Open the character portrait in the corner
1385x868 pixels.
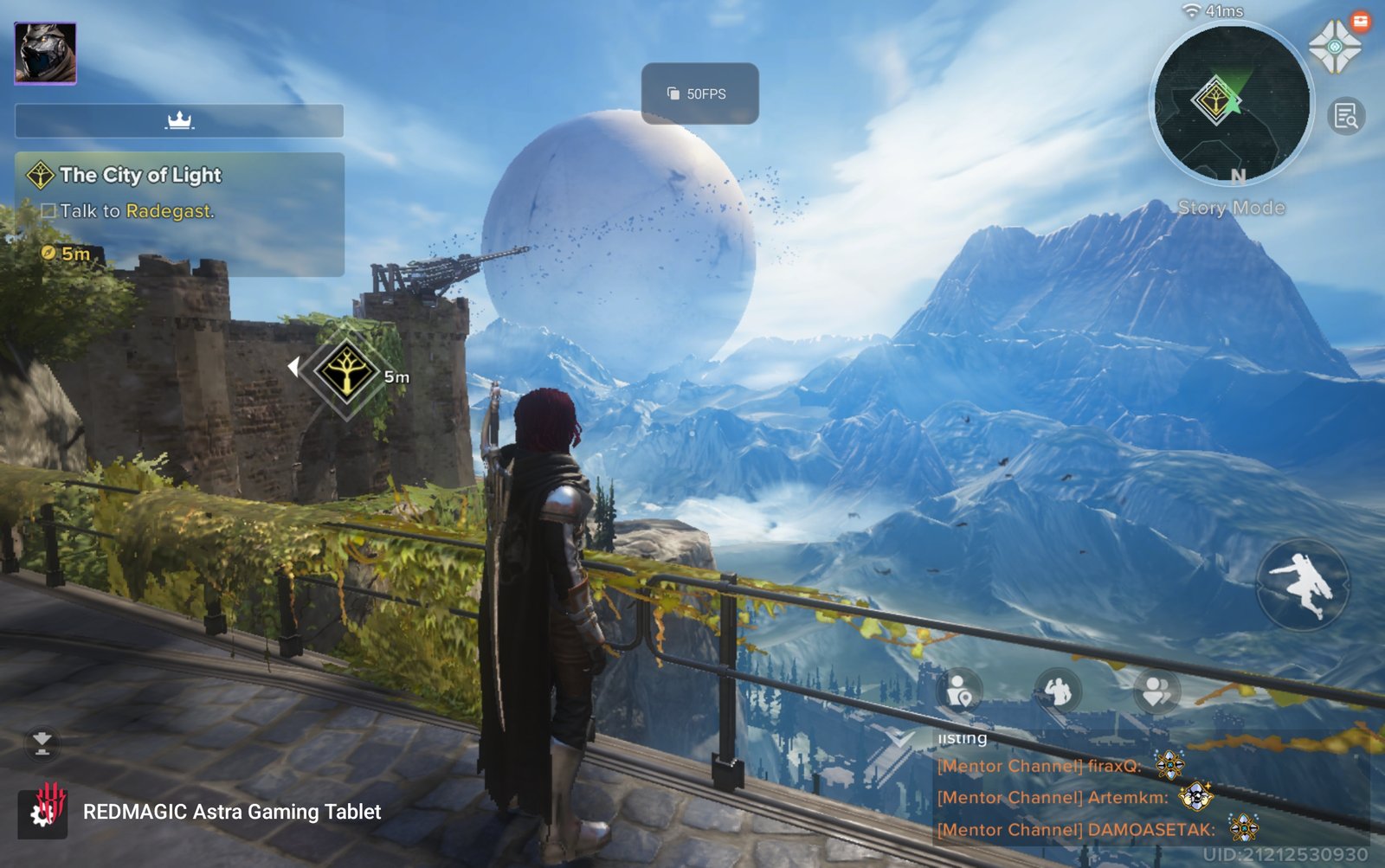45,54
